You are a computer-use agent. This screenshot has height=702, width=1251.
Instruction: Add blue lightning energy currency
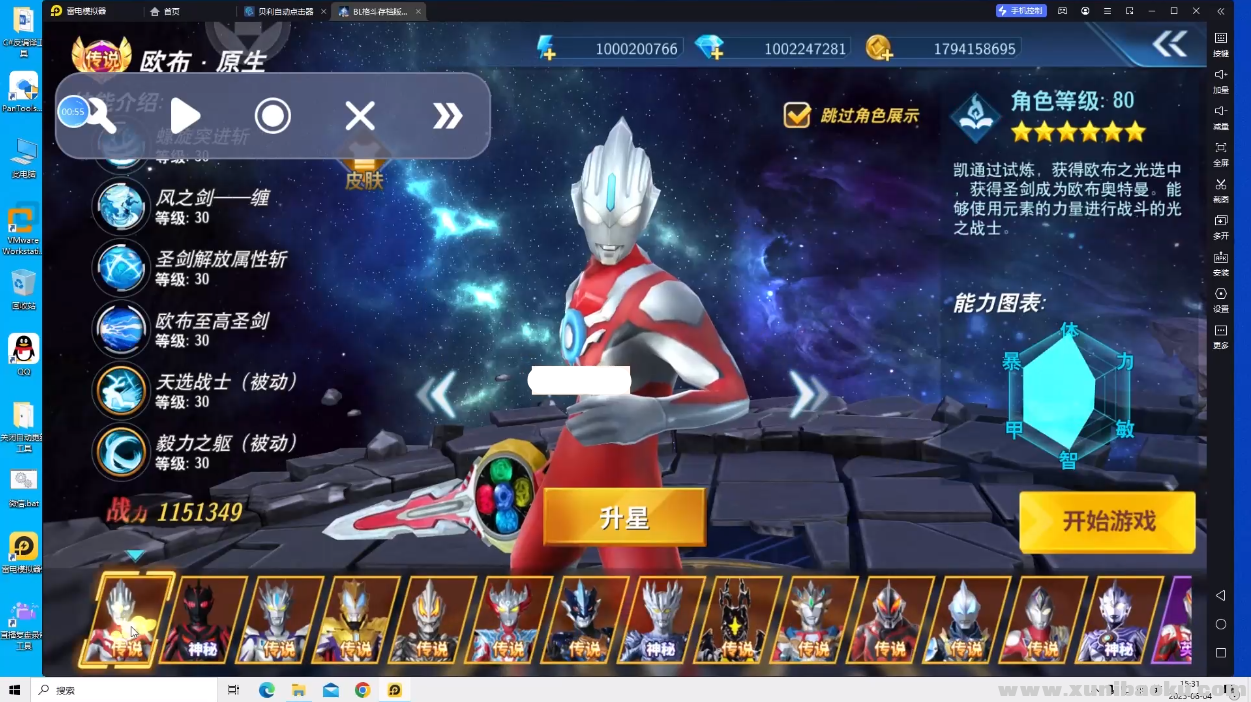click(546, 48)
